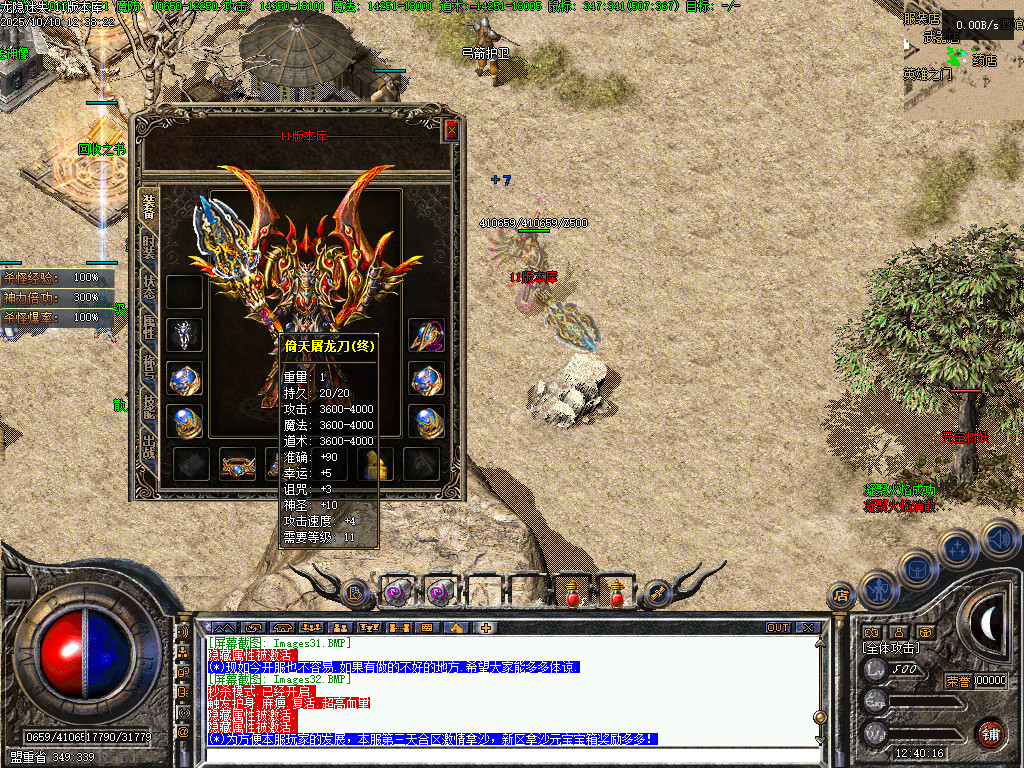Viewport: 1024px width, 768px height.
Task: Click the 荣誉 honor button
Action: pos(957,681)
